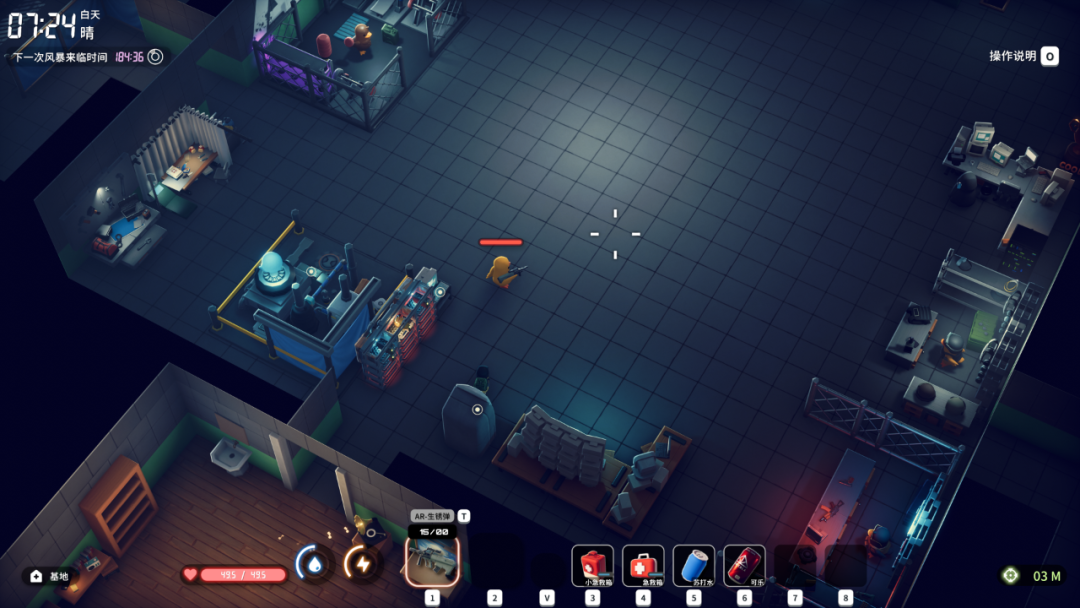Click the green crosshair distance indicator
Viewport: 1080px width, 608px height.
1011,575
